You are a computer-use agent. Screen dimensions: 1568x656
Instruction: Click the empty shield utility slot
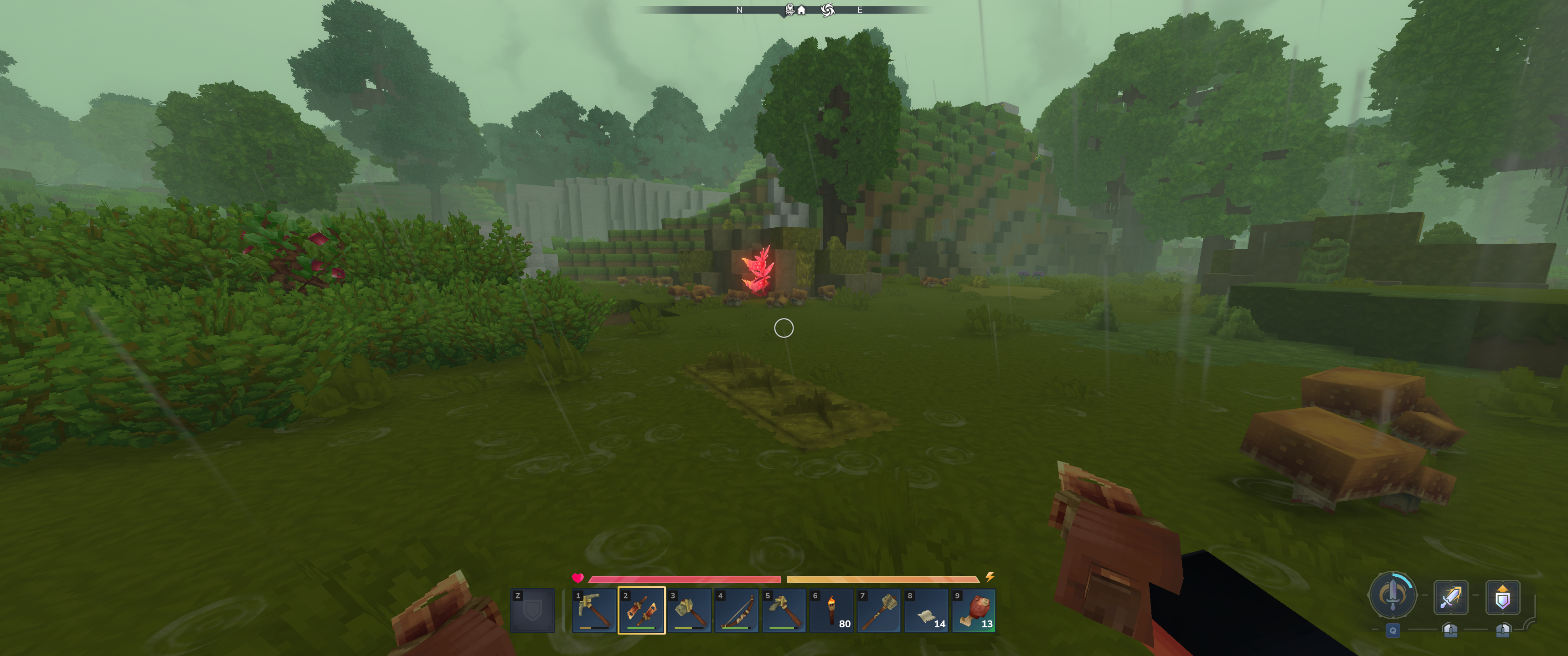coord(532,610)
